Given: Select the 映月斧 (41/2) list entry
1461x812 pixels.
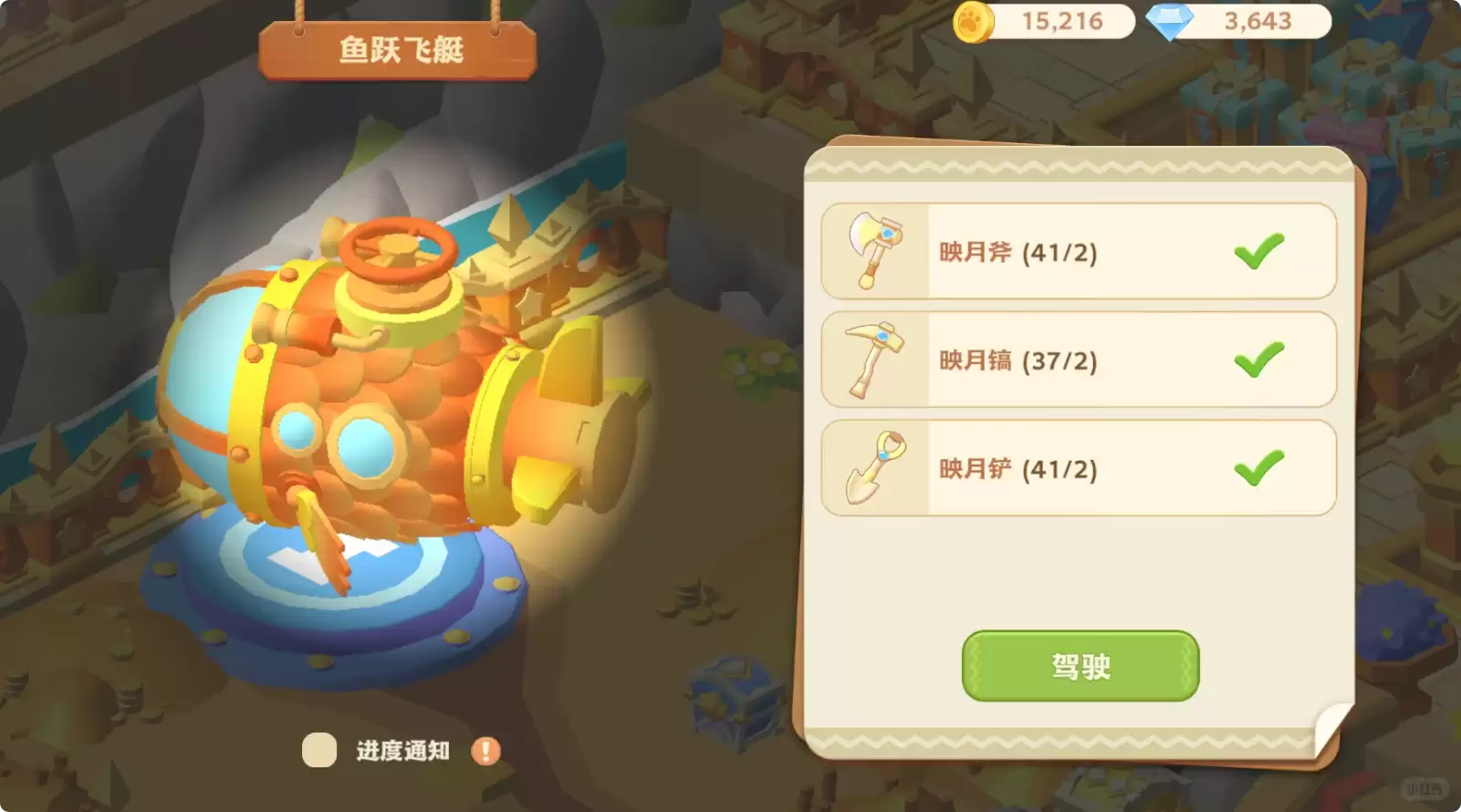Looking at the screenshot, I should [x=1077, y=251].
